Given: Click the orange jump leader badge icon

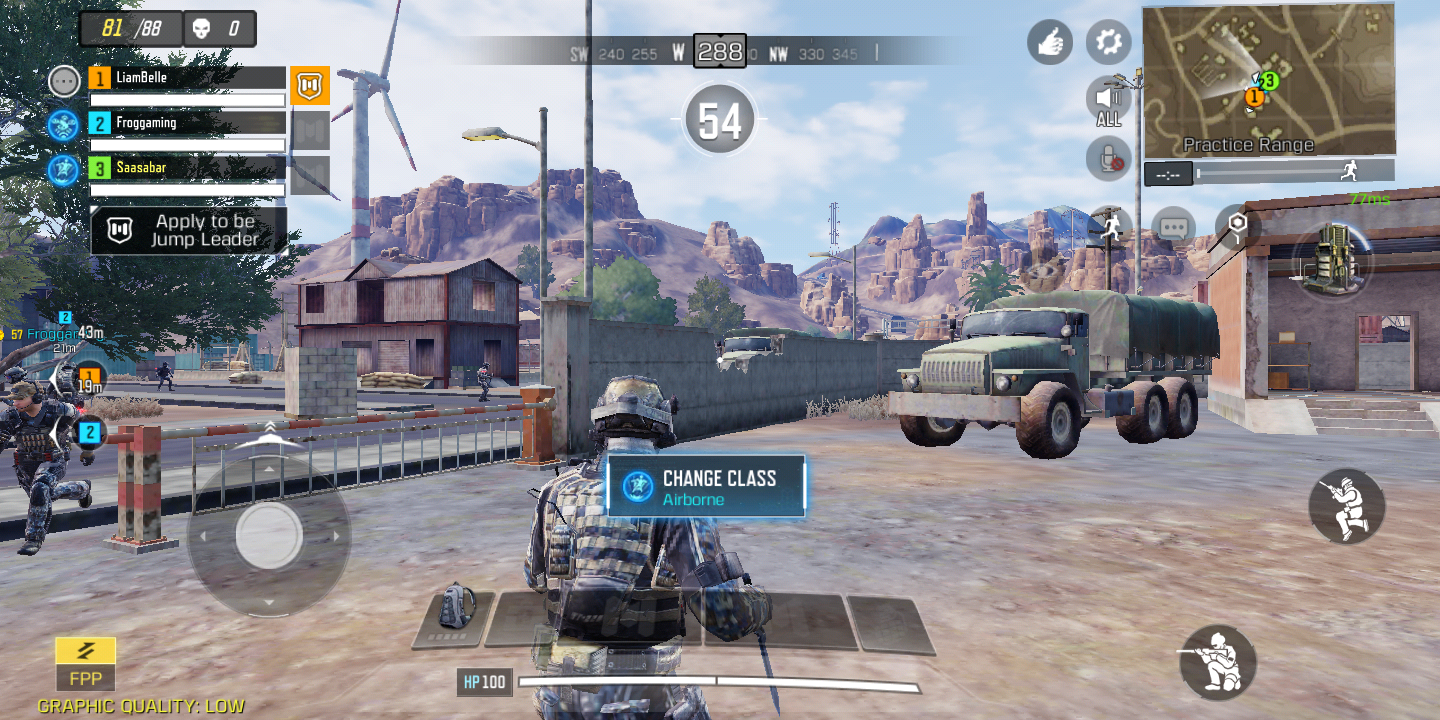Looking at the screenshot, I should 310,86.
